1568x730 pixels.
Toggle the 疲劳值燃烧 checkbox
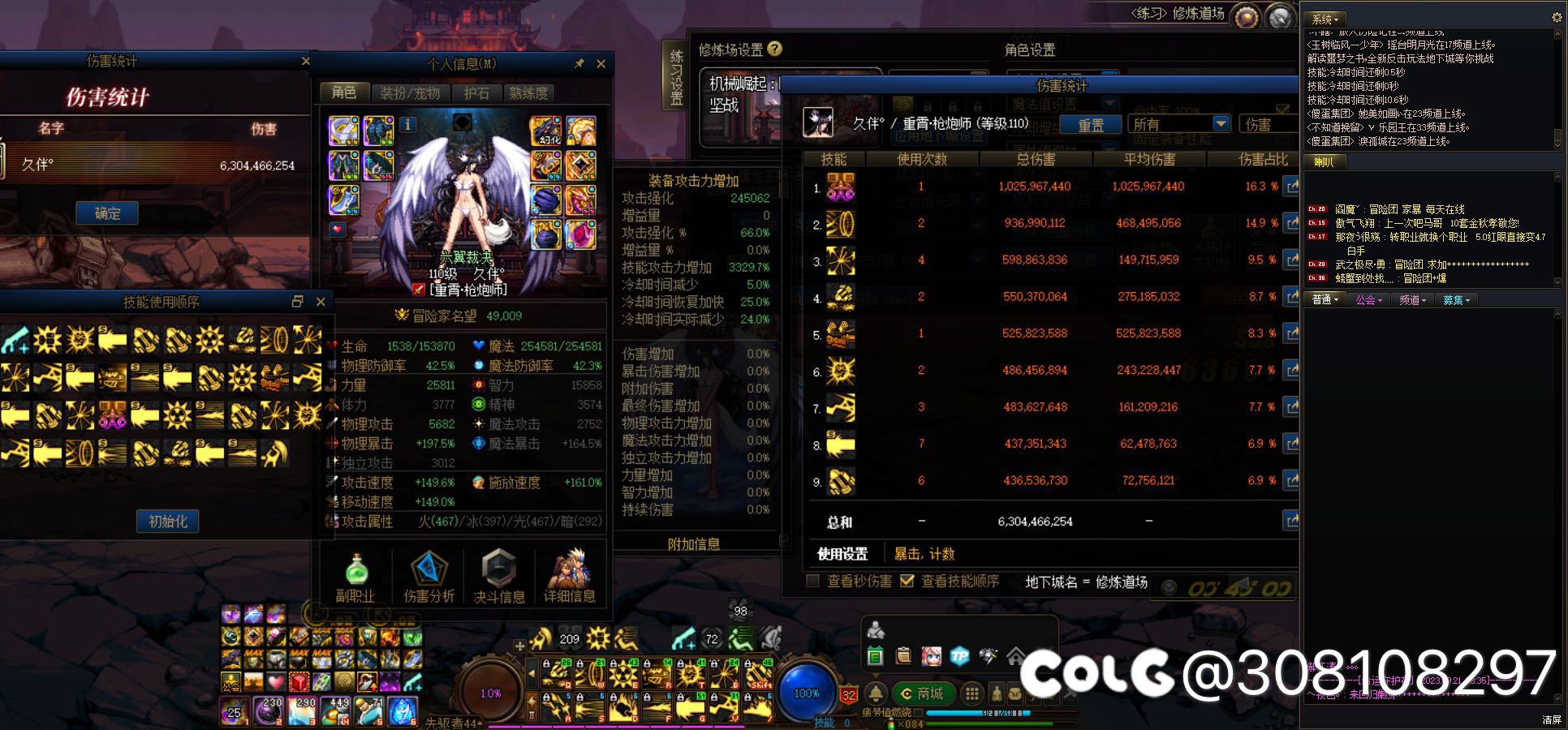[x=917, y=715]
